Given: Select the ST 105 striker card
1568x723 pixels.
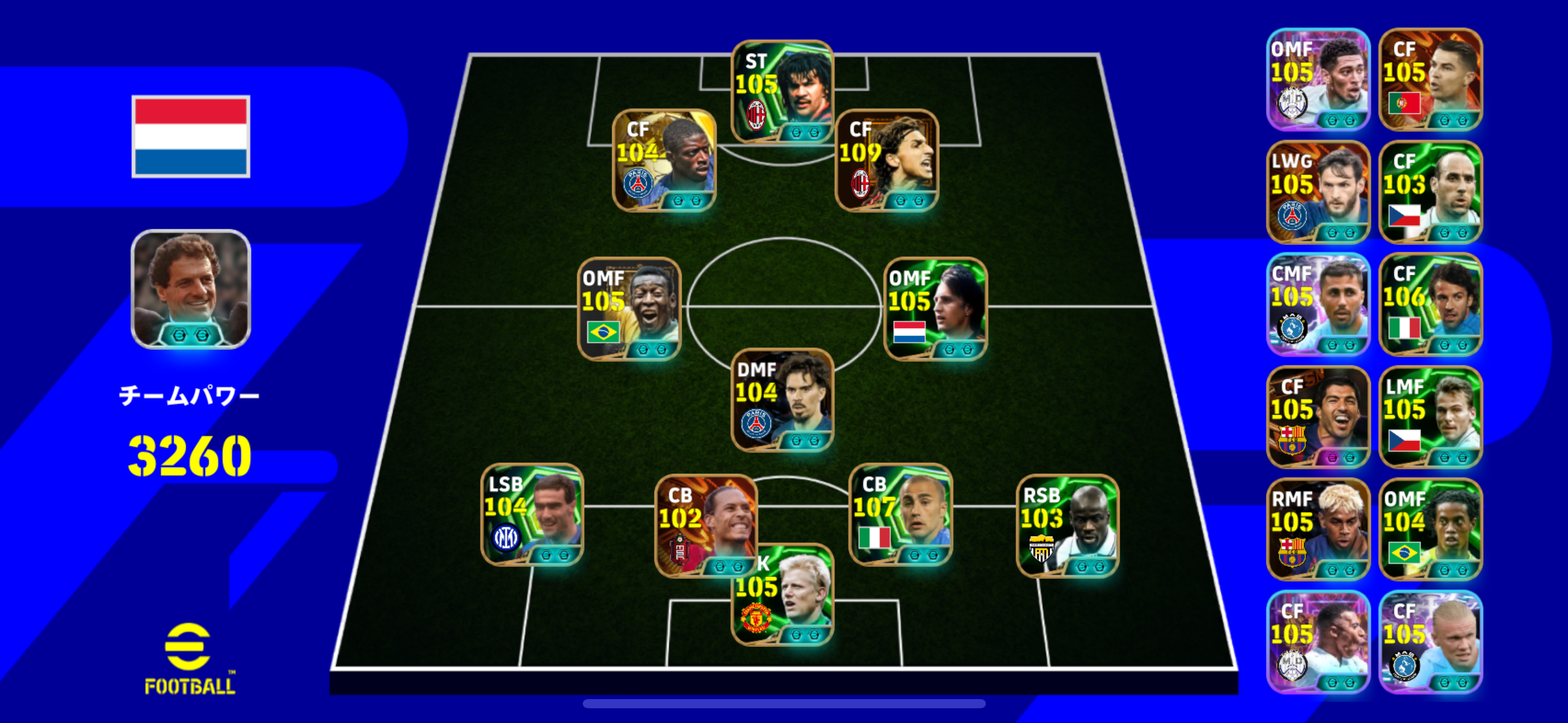Looking at the screenshot, I should 782,92.
